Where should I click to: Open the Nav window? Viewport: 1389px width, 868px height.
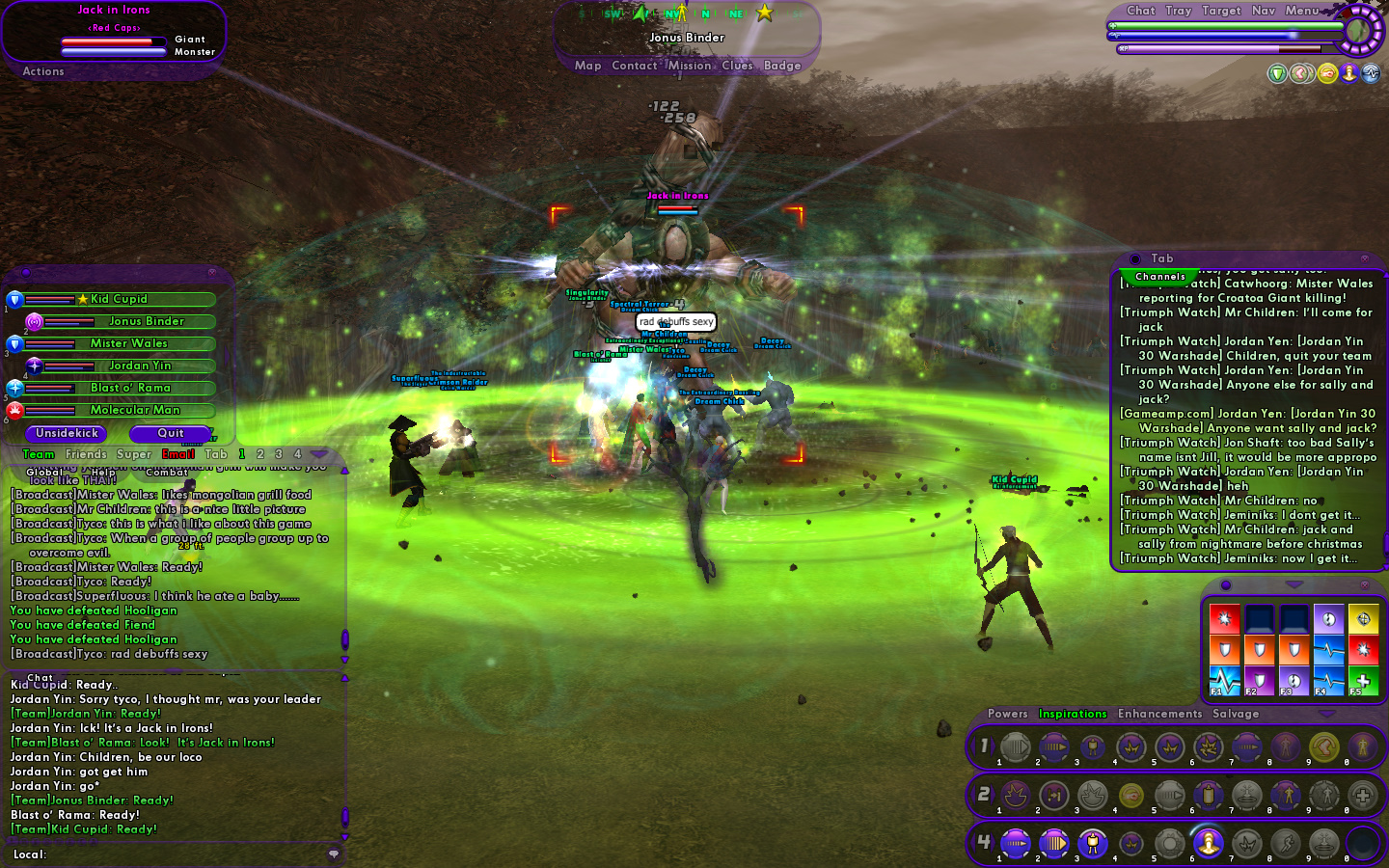1263,11
